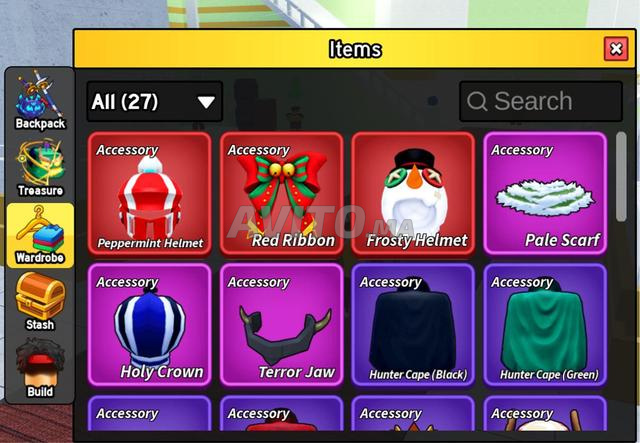Choose the Holy Crown accessory
Viewport: 640px width, 443px height.
(150, 325)
